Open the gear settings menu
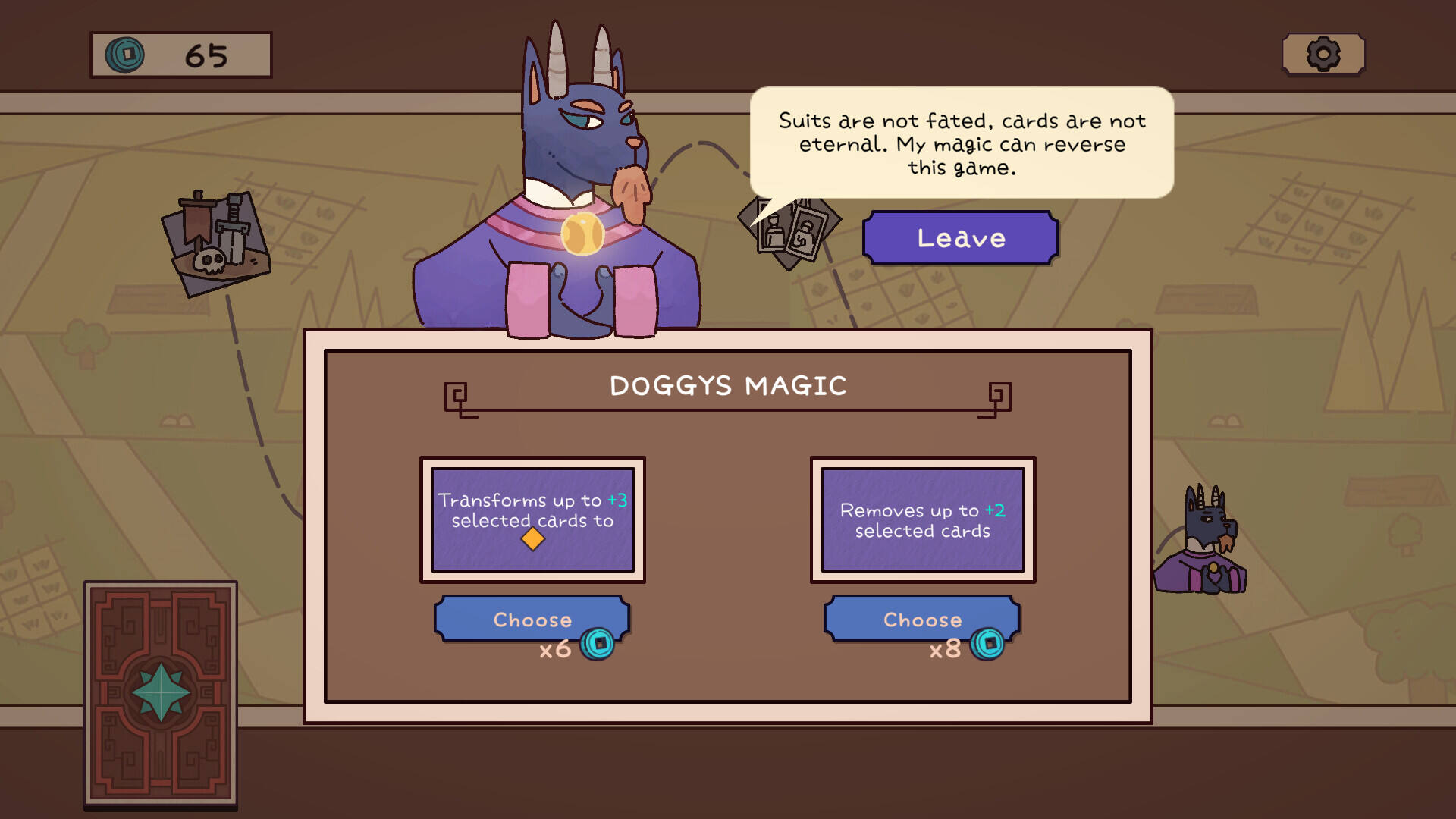 pos(1323,55)
